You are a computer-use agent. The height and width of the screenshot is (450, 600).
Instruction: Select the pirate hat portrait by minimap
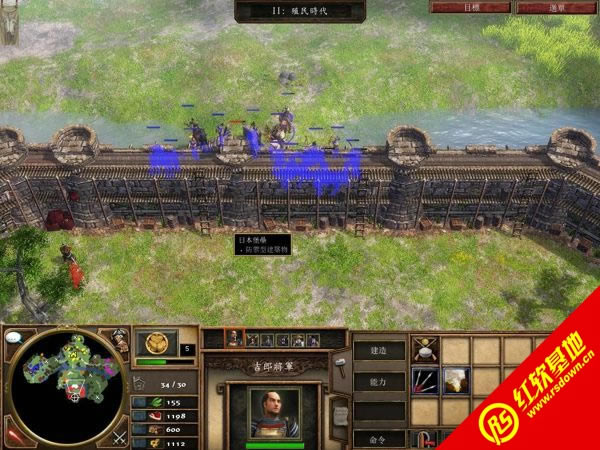(x=120, y=342)
